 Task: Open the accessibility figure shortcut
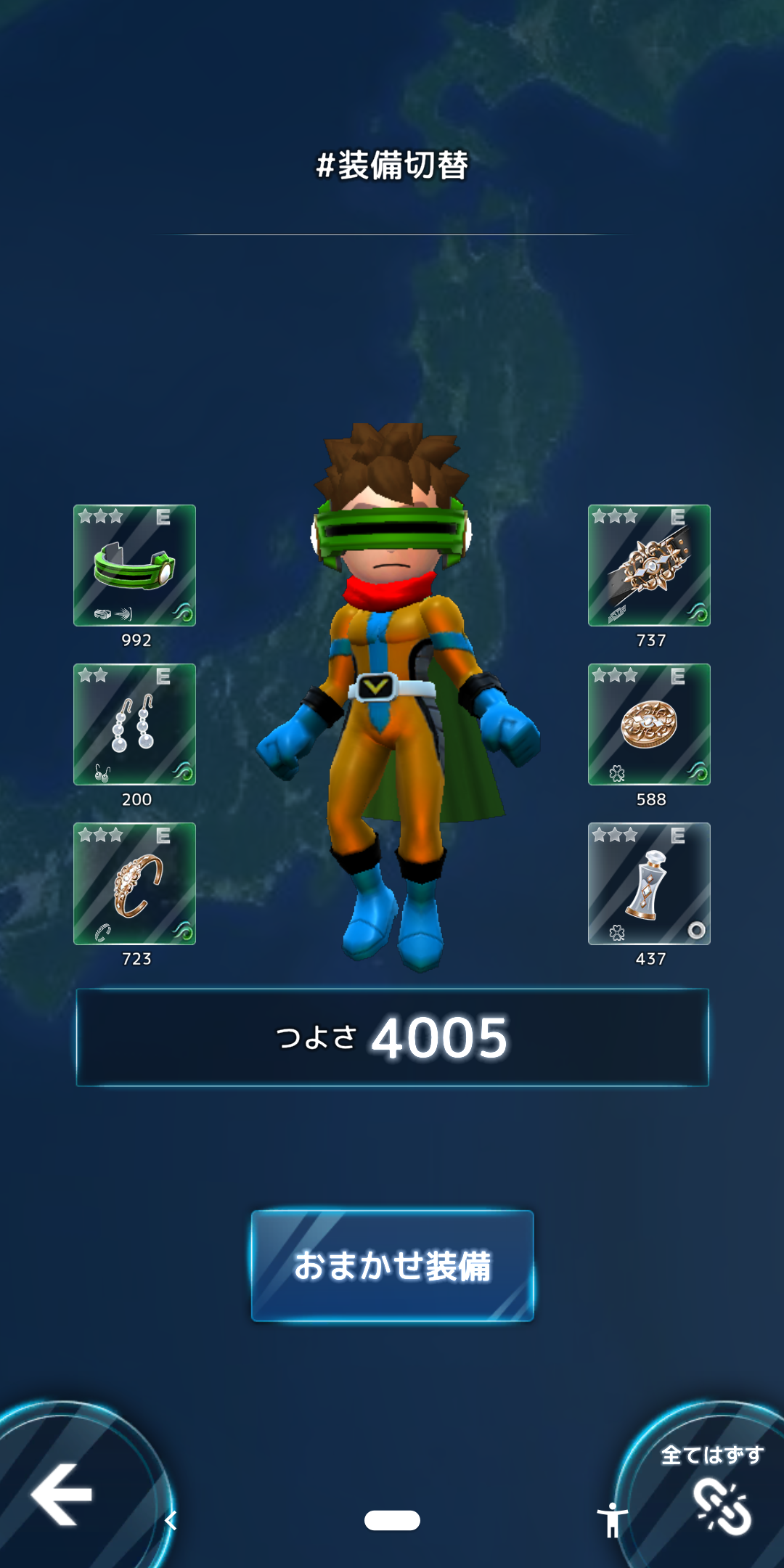point(613,1519)
